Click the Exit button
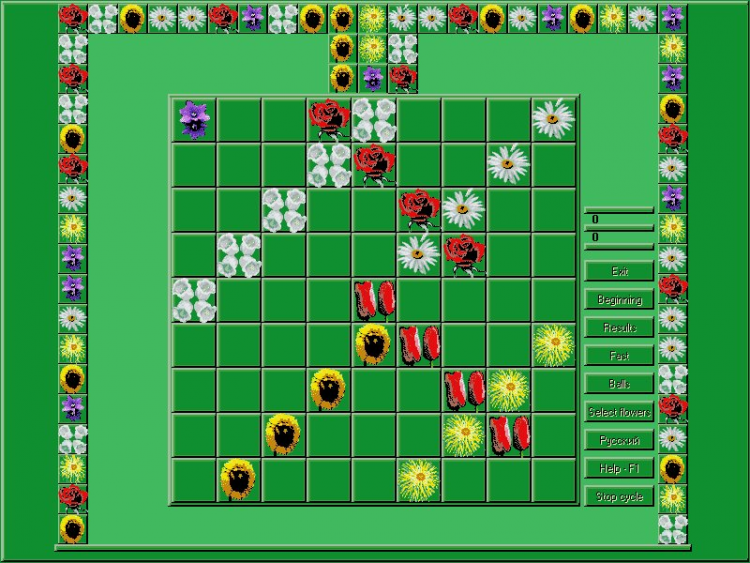Image resolution: width=750 pixels, height=563 pixels. (x=619, y=271)
